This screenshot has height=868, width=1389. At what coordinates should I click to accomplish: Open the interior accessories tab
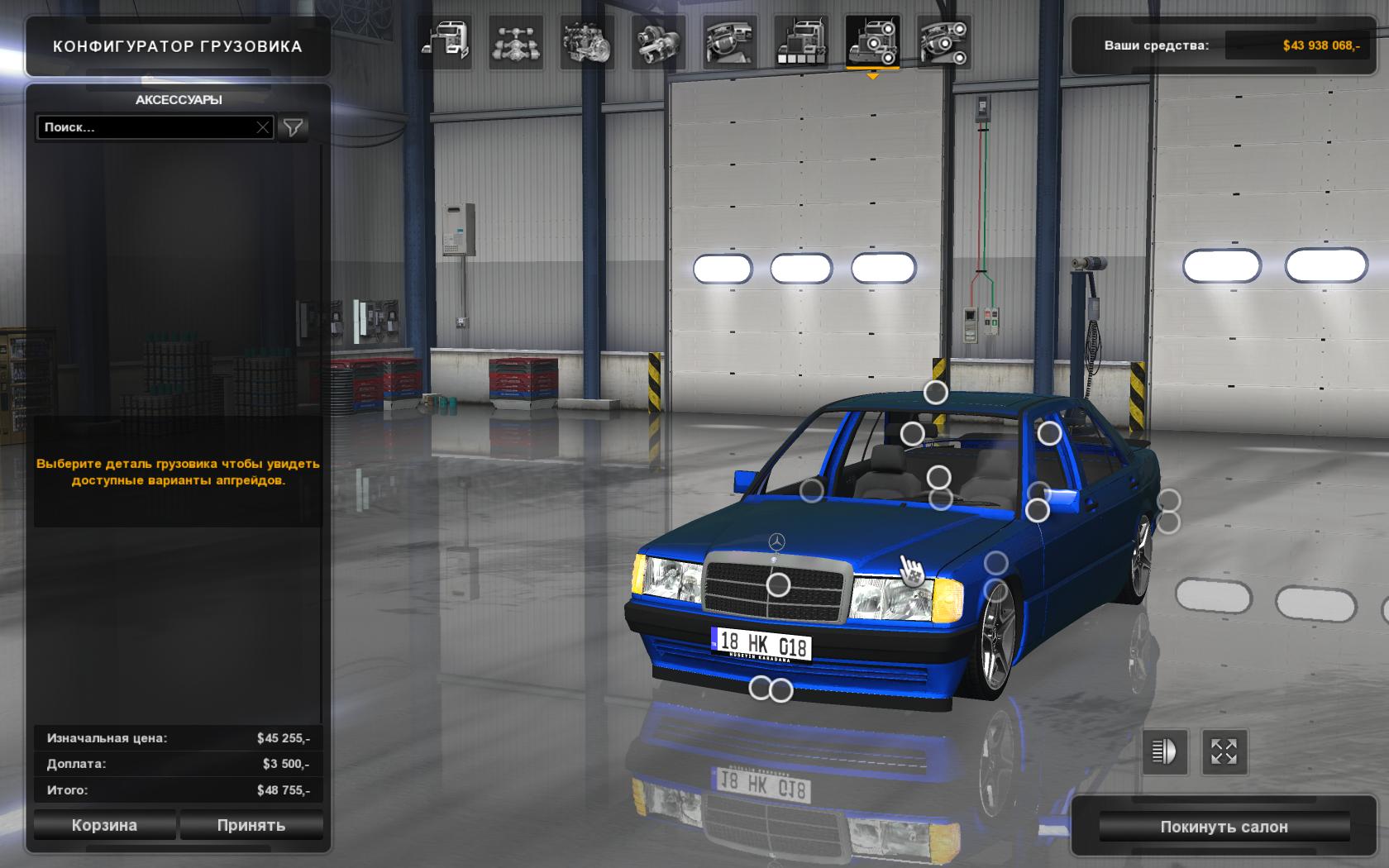[944, 42]
